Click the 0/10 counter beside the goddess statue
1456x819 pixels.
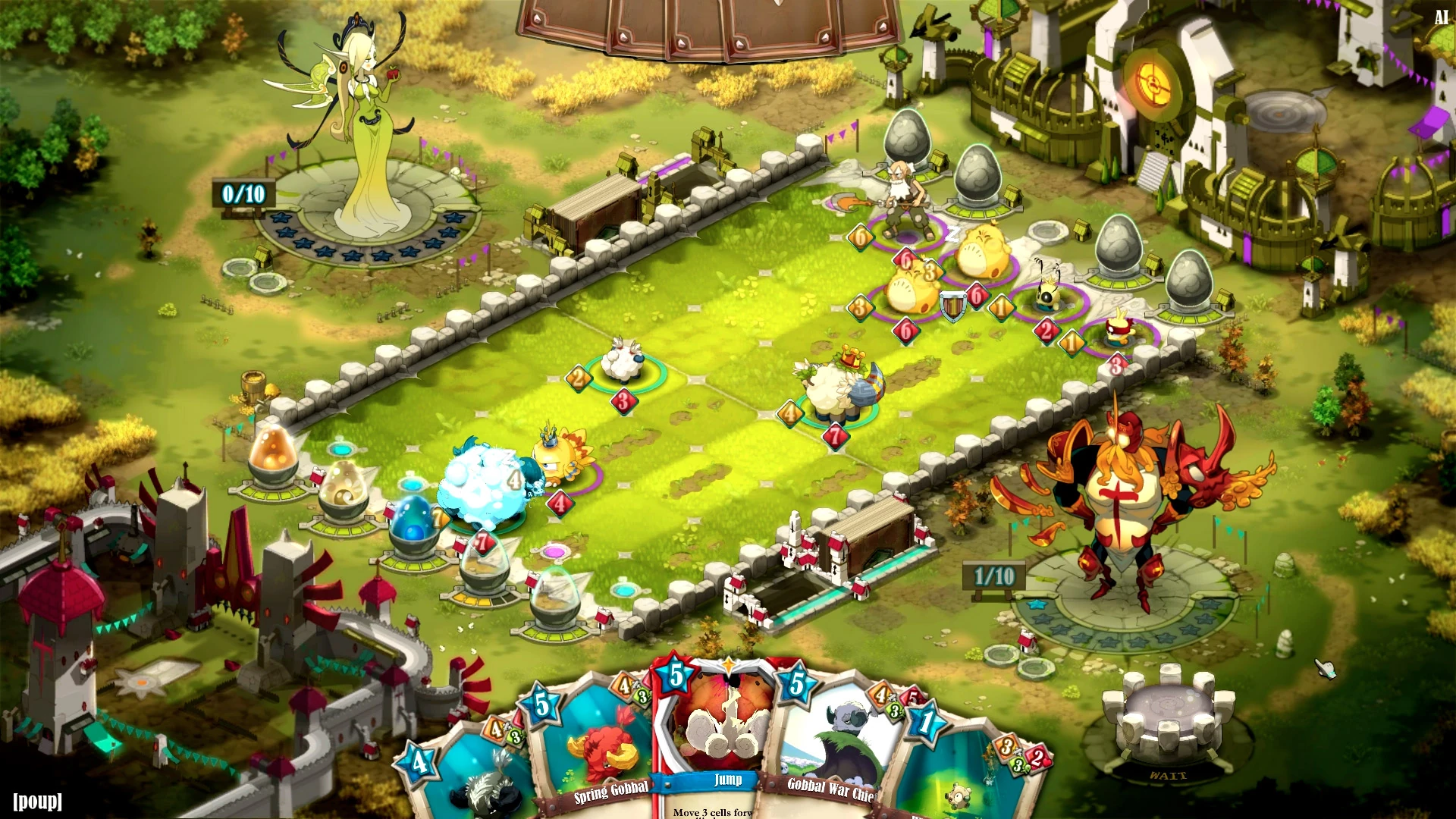(x=243, y=194)
